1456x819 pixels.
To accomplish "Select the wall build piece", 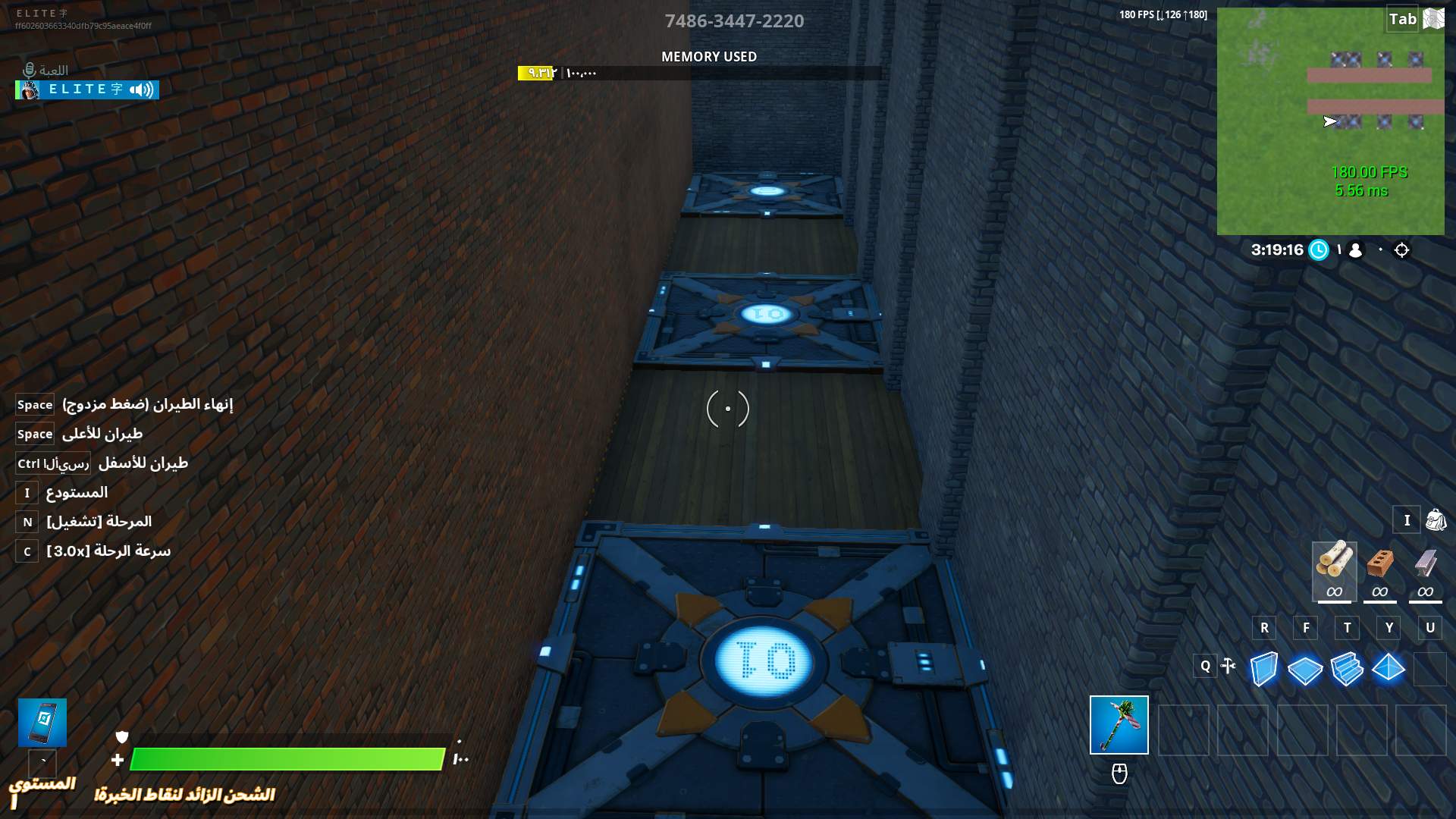I will pos(1263,669).
